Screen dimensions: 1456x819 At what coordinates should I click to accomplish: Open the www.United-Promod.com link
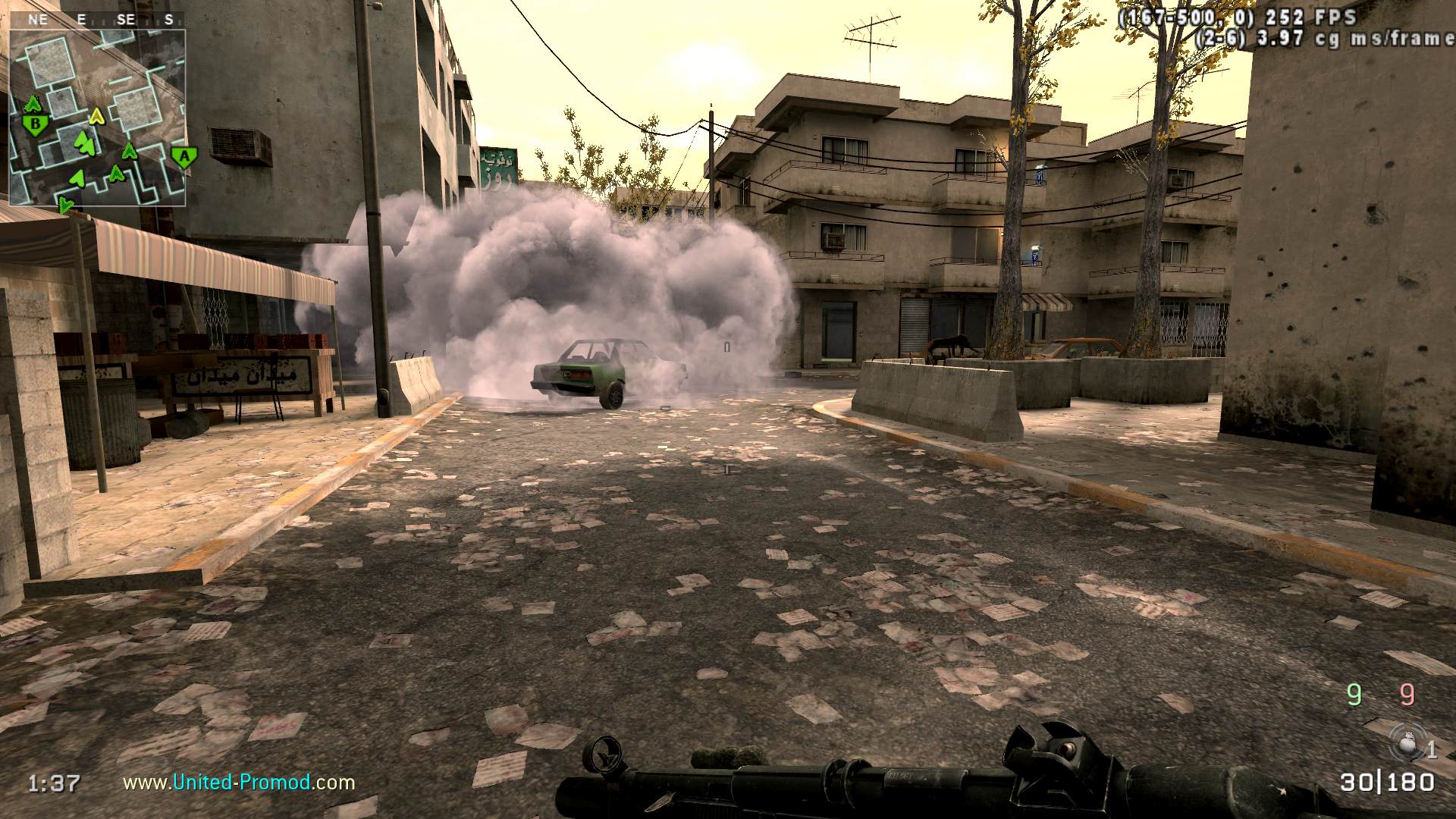pyautogui.click(x=239, y=782)
